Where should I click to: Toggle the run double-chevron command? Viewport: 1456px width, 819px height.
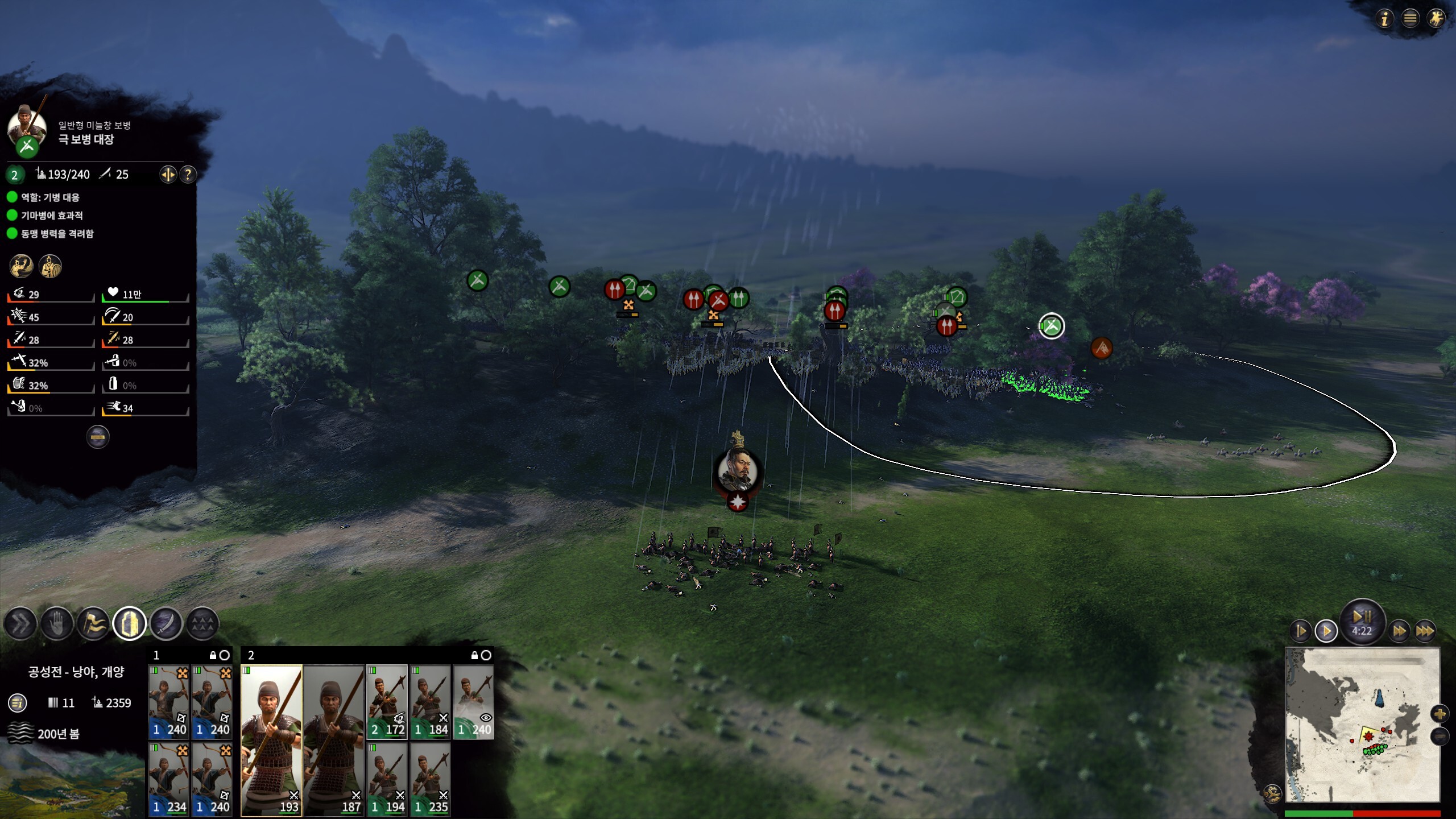click(20, 624)
